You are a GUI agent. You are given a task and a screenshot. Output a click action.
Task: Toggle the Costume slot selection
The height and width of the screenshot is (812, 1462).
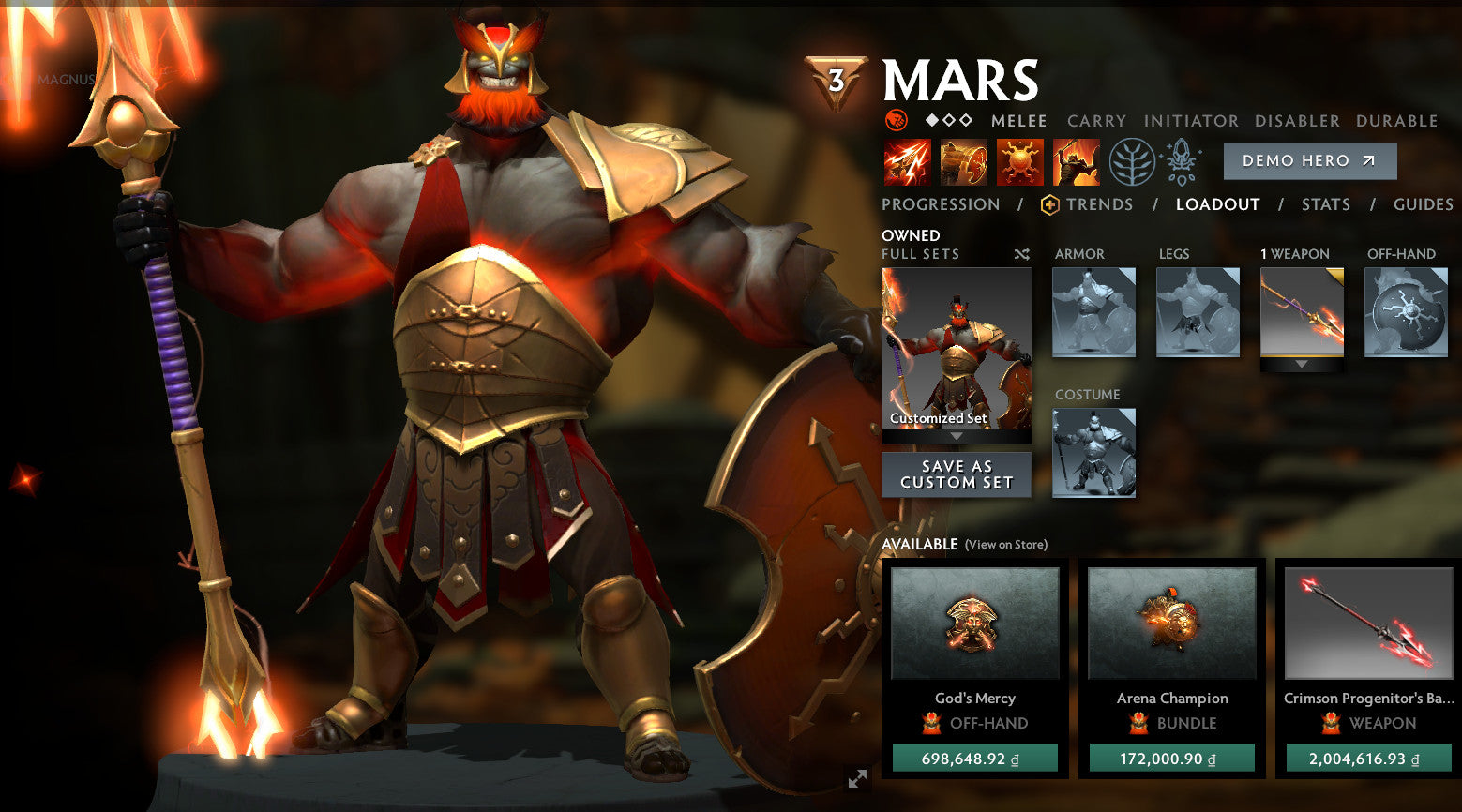coord(1093,453)
